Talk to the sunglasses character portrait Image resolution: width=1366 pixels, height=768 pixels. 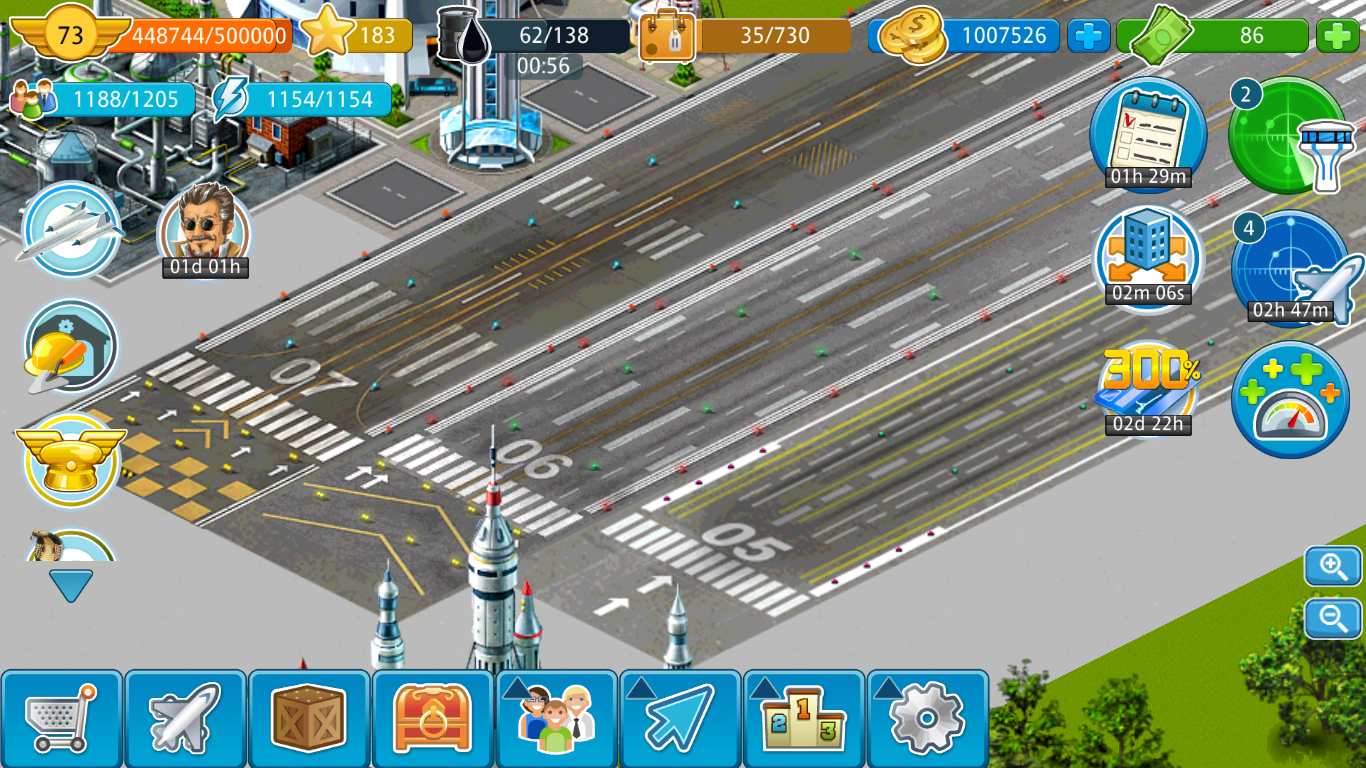click(205, 225)
